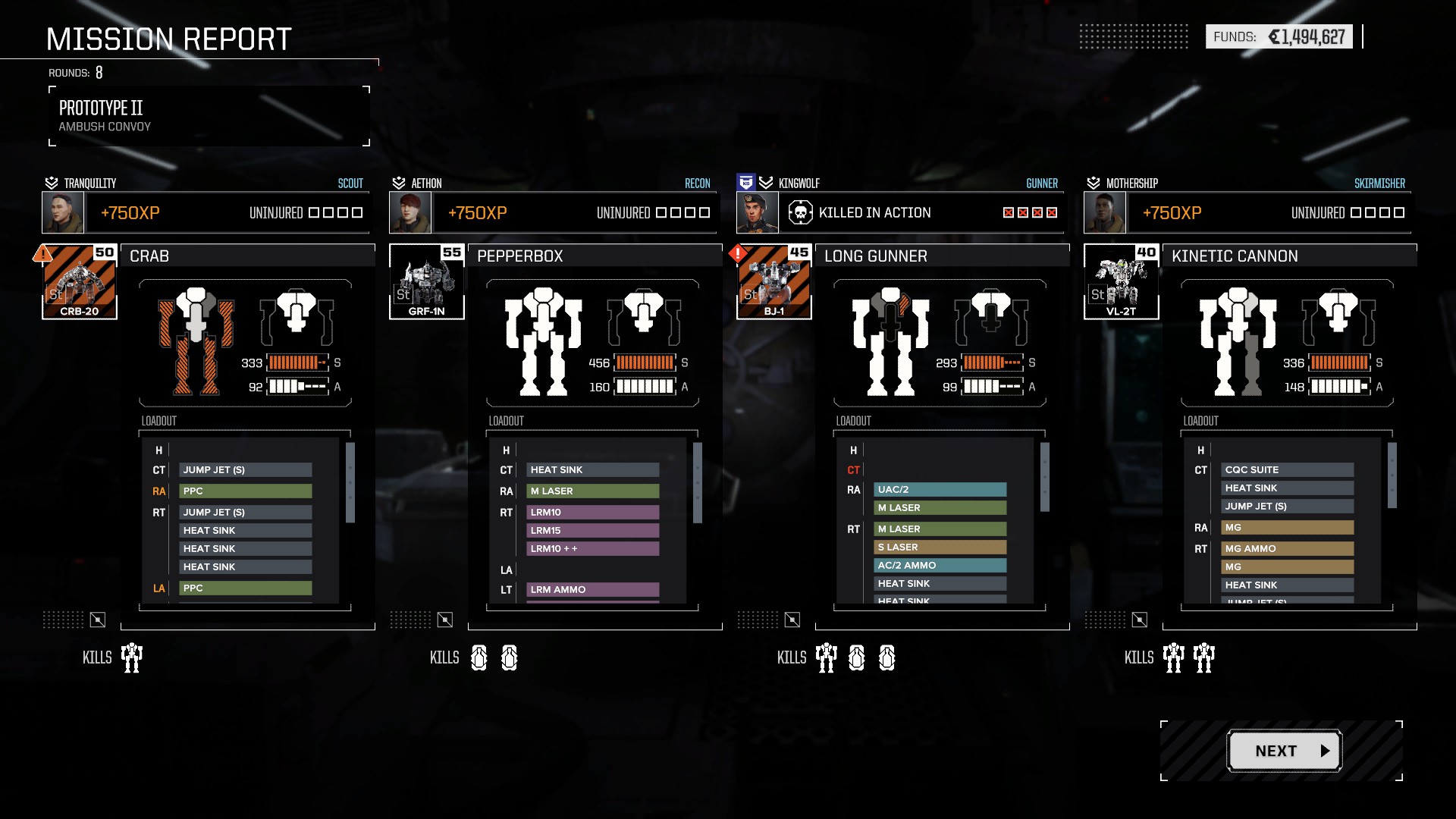Screen dimensions: 1456x819
Task: Click Aethon's pilot portrait
Action: pyautogui.click(x=410, y=212)
